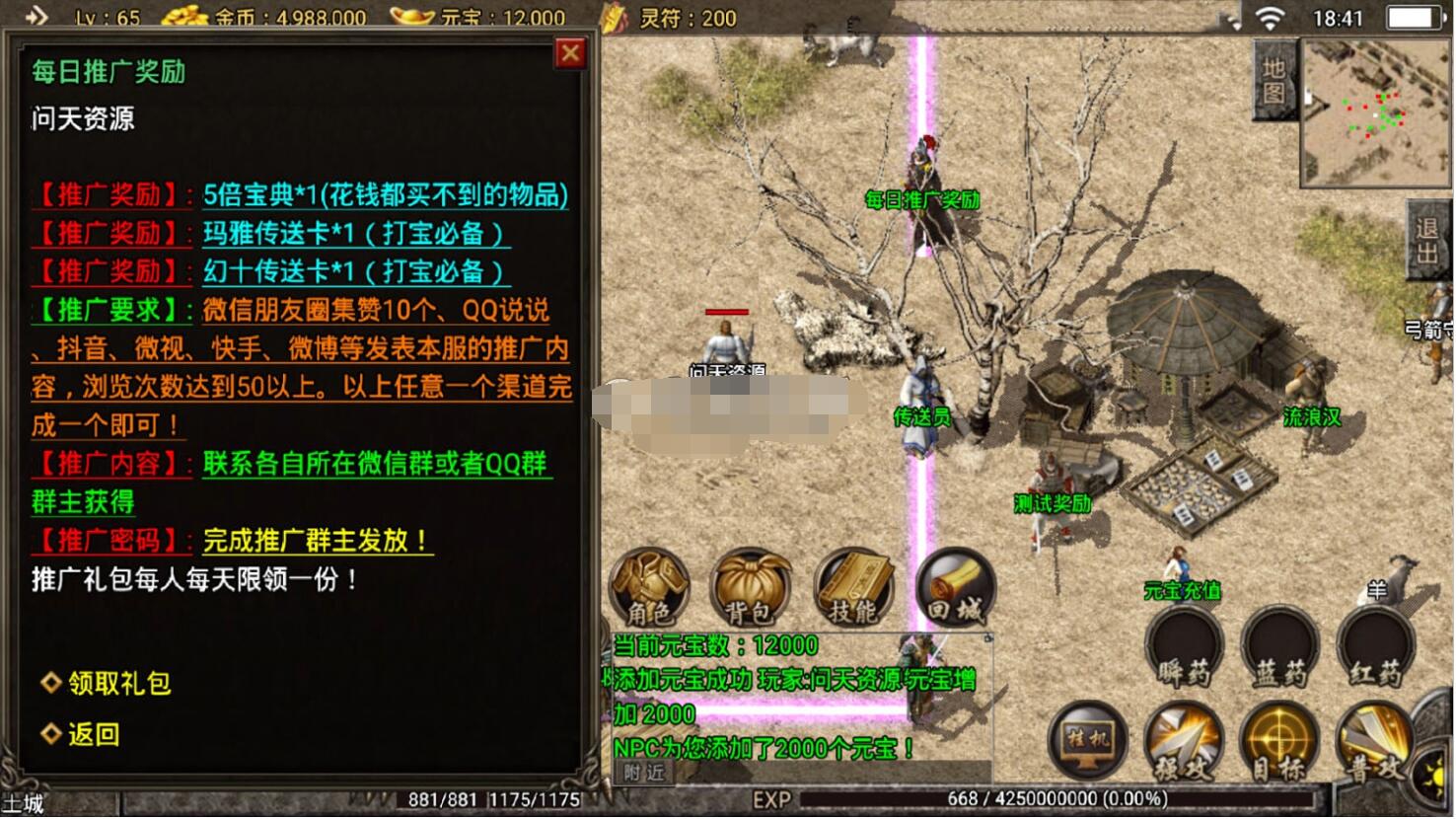Viewport: 1456px width, 819px height.
Task: Activate the 强攻 forced attack skill
Action: [x=1184, y=742]
